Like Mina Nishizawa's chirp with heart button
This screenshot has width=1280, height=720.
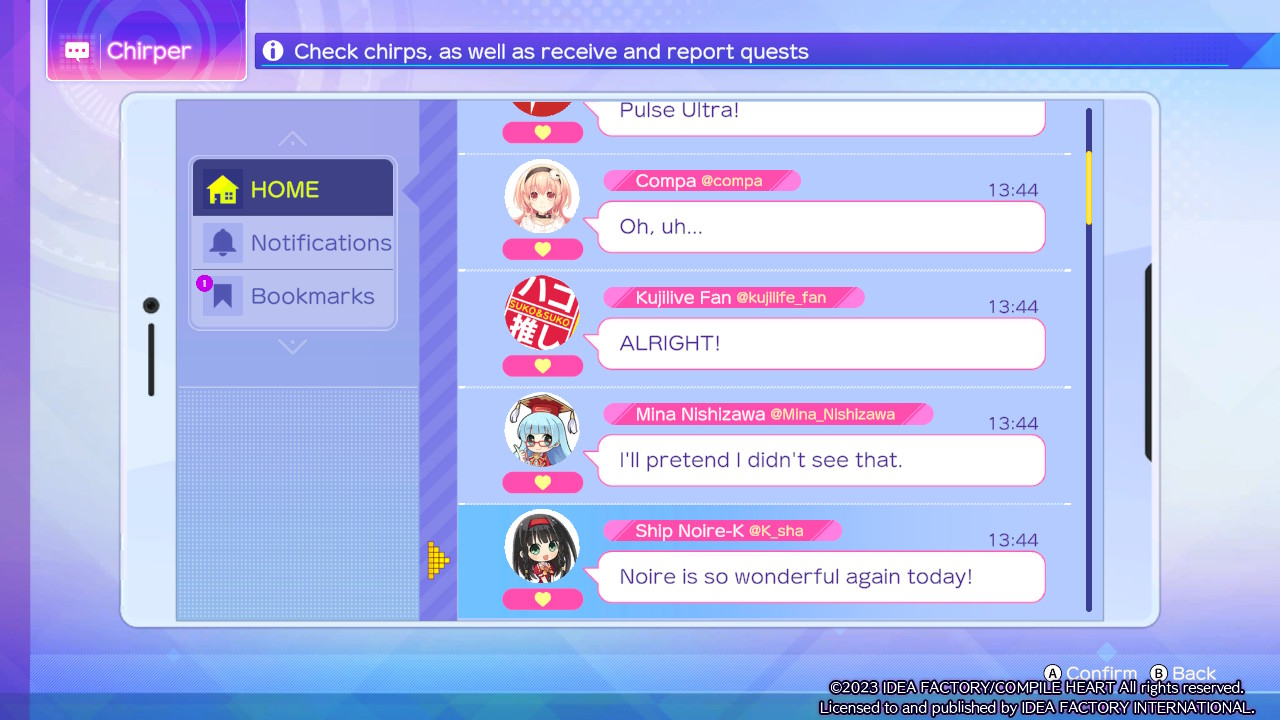[542, 483]
